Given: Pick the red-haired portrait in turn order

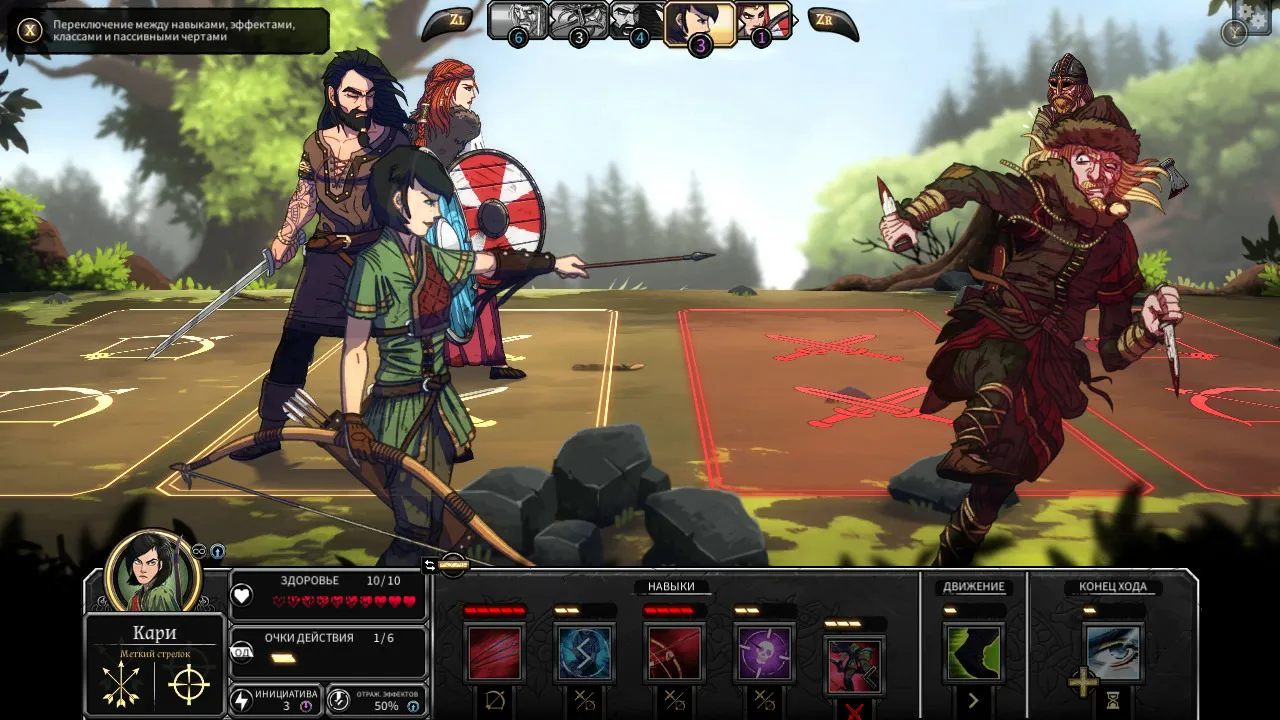Looking at the screenshot, I should [763, 21].
